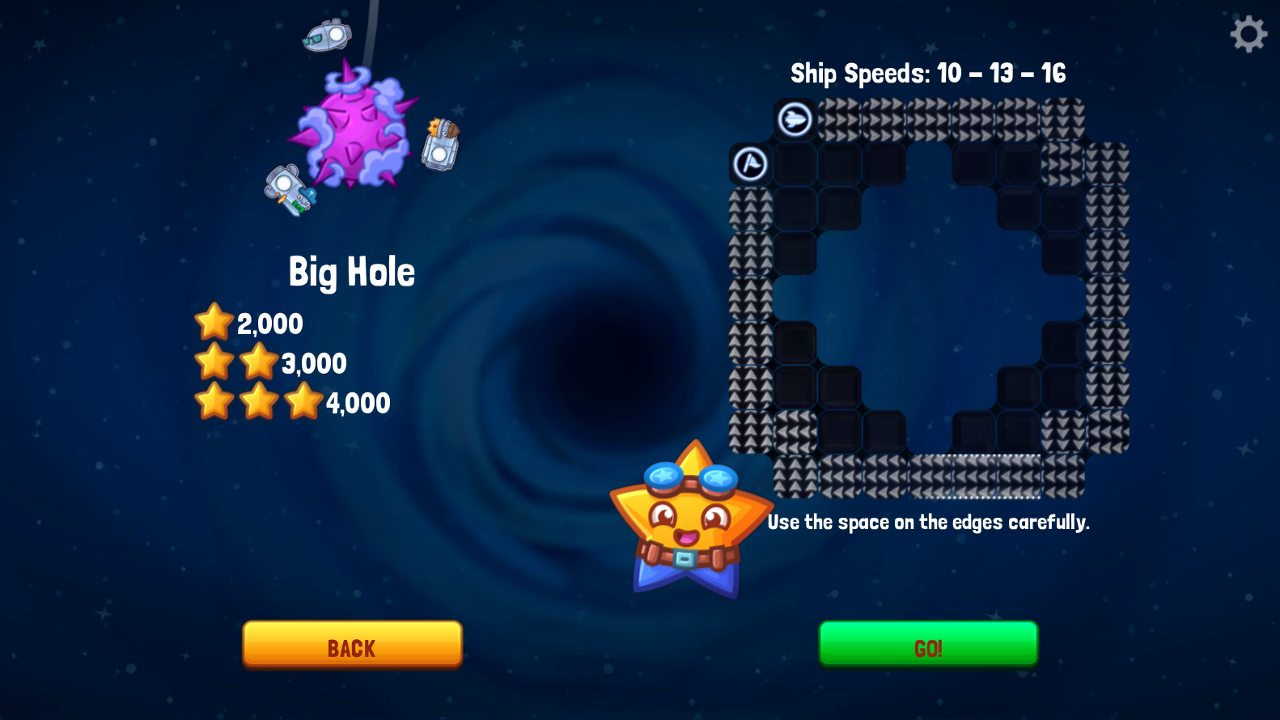Image resolution: width=1280 pixels, height=720 pixels.
Task: Click the star mascot with goggles
Action: coord(690,520)
